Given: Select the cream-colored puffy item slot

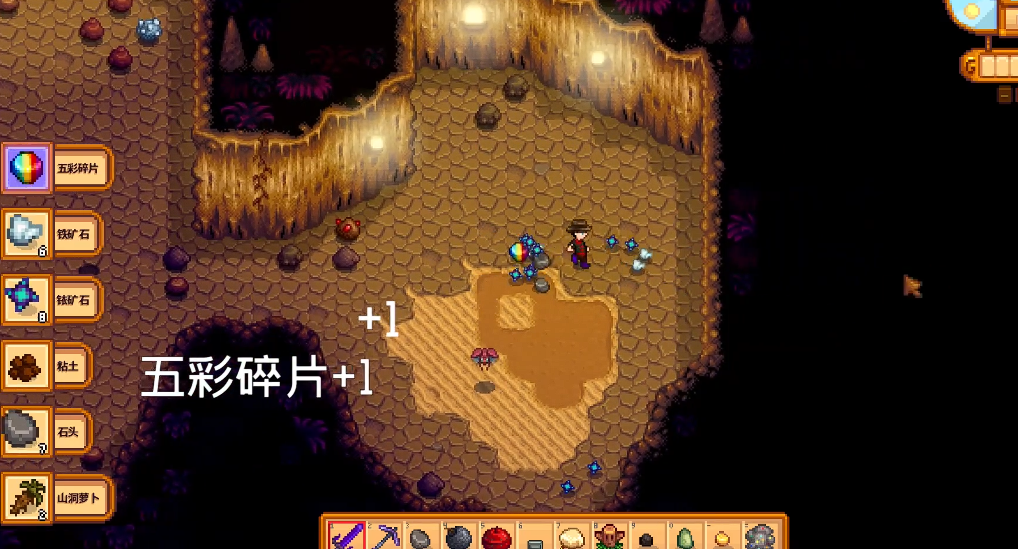Looking at the screenshot, I should [571, 539].
